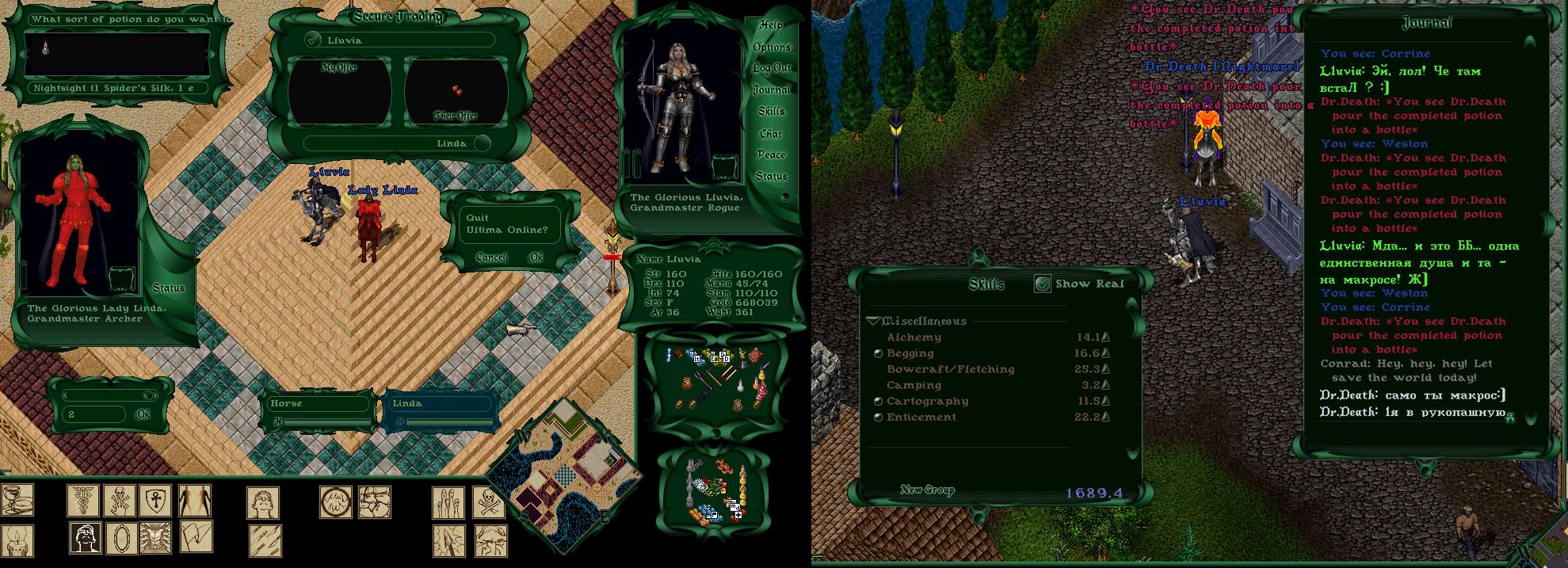Viewport: 1568px width, 568px height.
Task: Collapse the Miscellaneous skills group
Action: point(875,322)
